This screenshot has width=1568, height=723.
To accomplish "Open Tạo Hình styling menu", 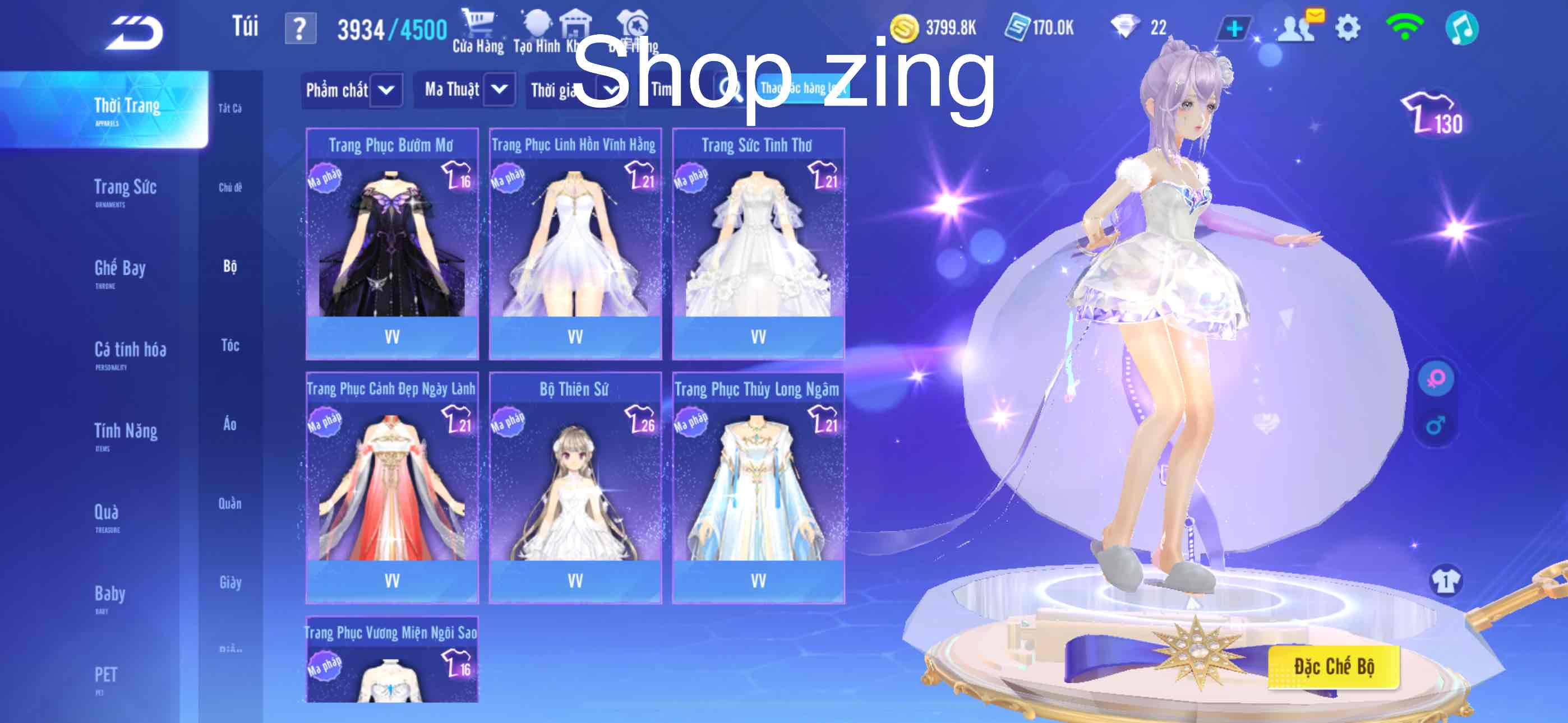I will click(536, 31).
